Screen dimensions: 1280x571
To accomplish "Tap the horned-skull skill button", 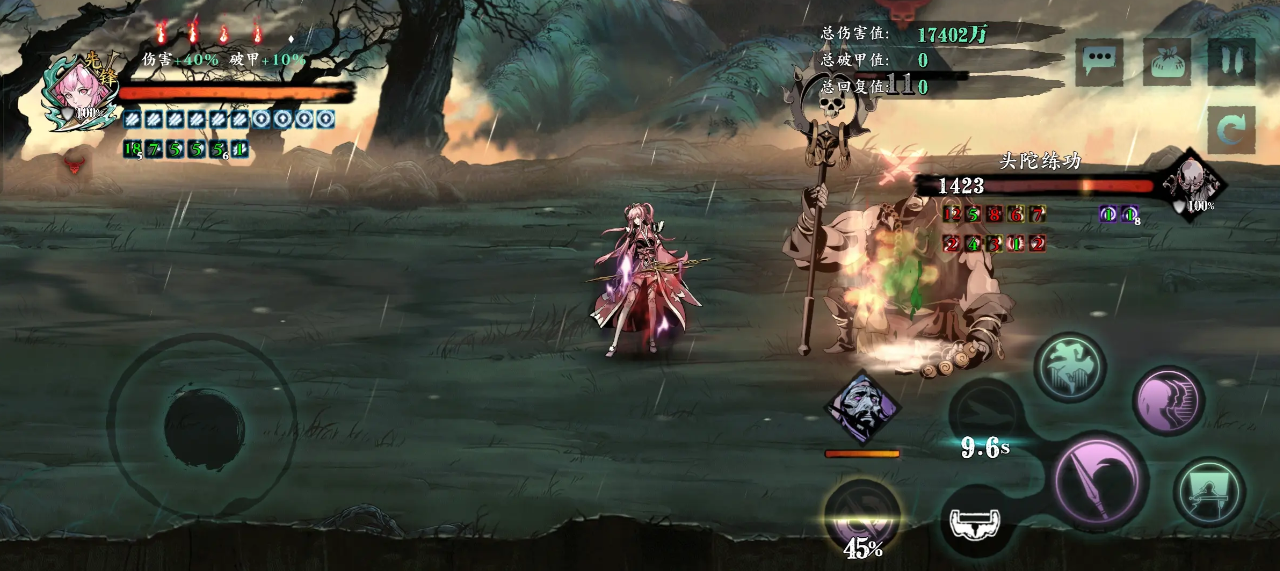I will coord(977,520).
